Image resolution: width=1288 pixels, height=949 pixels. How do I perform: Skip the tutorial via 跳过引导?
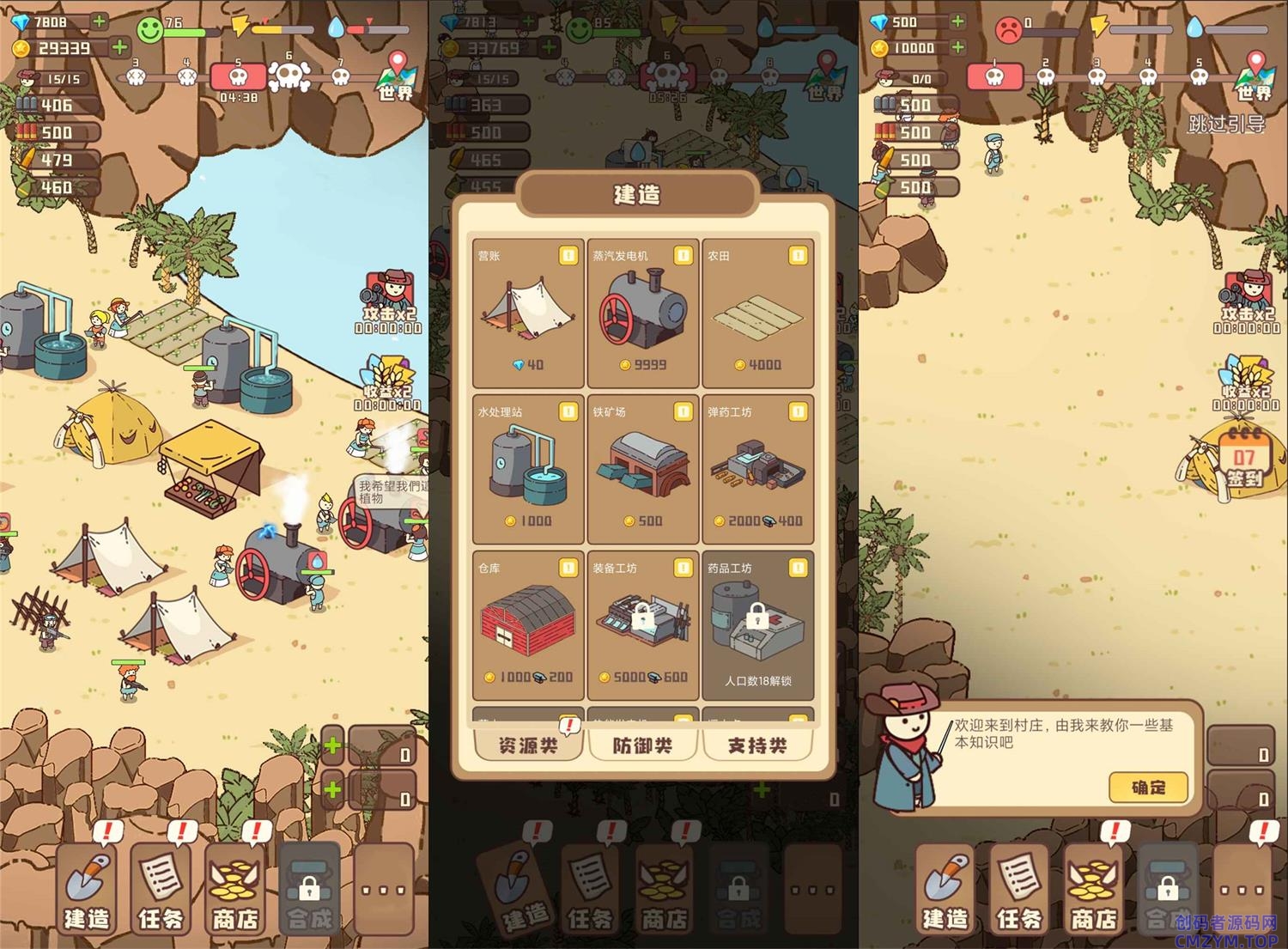pos(1226,125)
